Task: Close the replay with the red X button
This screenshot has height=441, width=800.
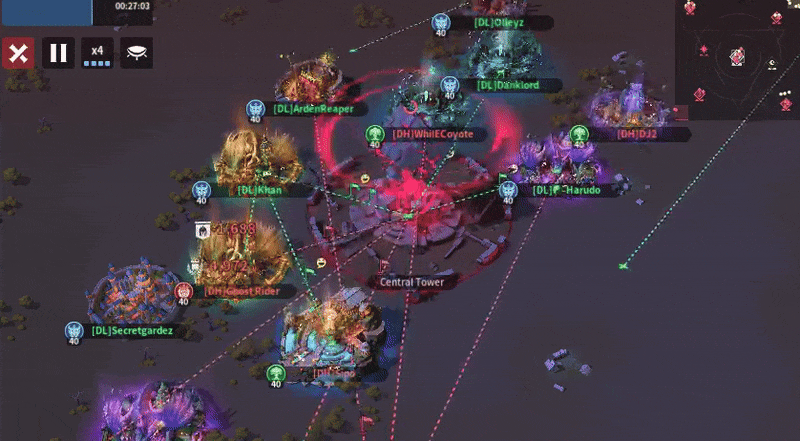Action: pos(17,53)
